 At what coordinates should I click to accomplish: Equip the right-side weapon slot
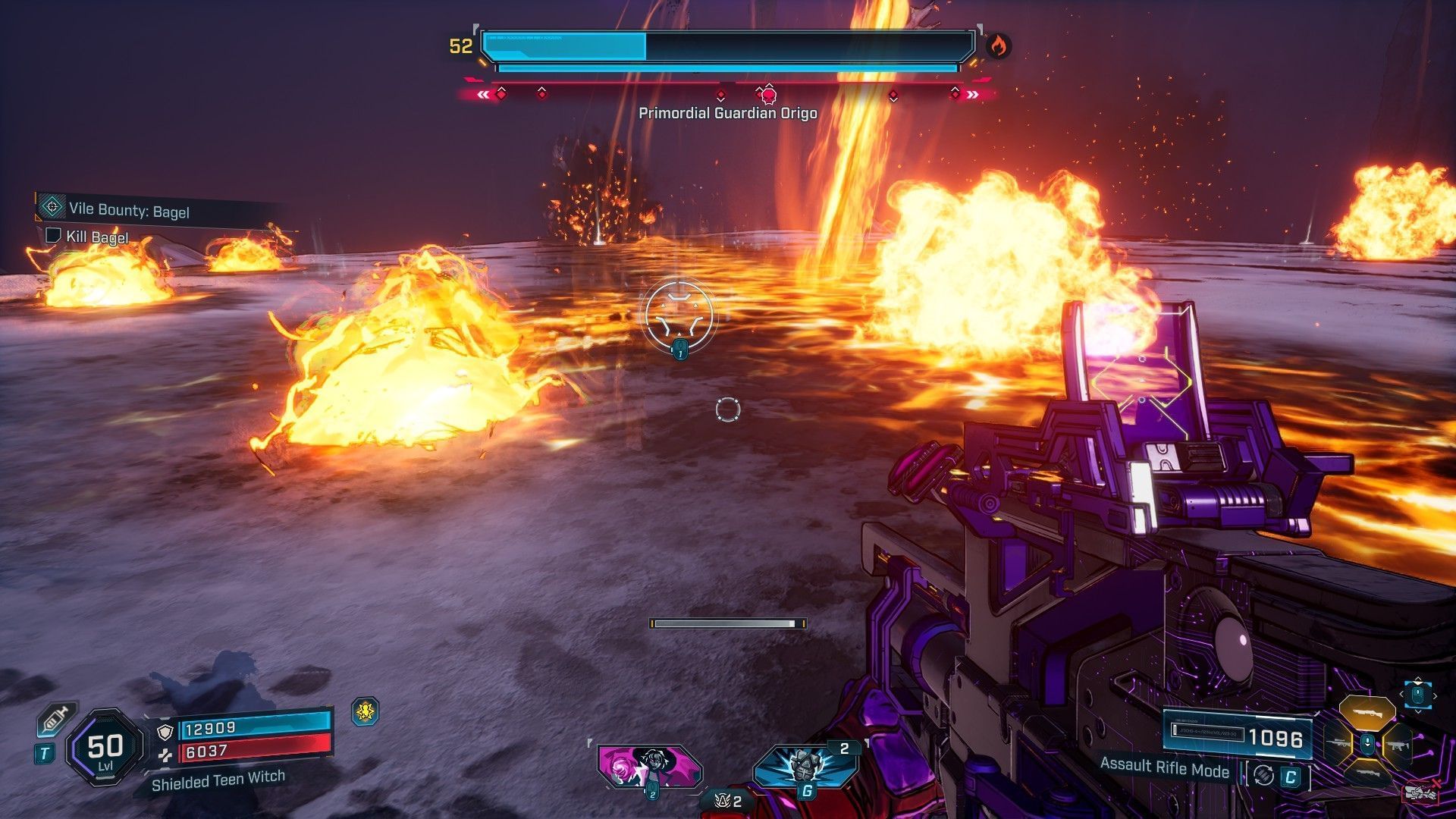[x=1397, y=746]
